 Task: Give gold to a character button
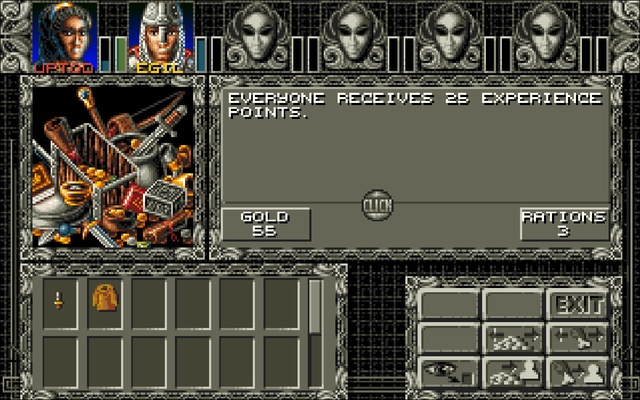point(512,371)
